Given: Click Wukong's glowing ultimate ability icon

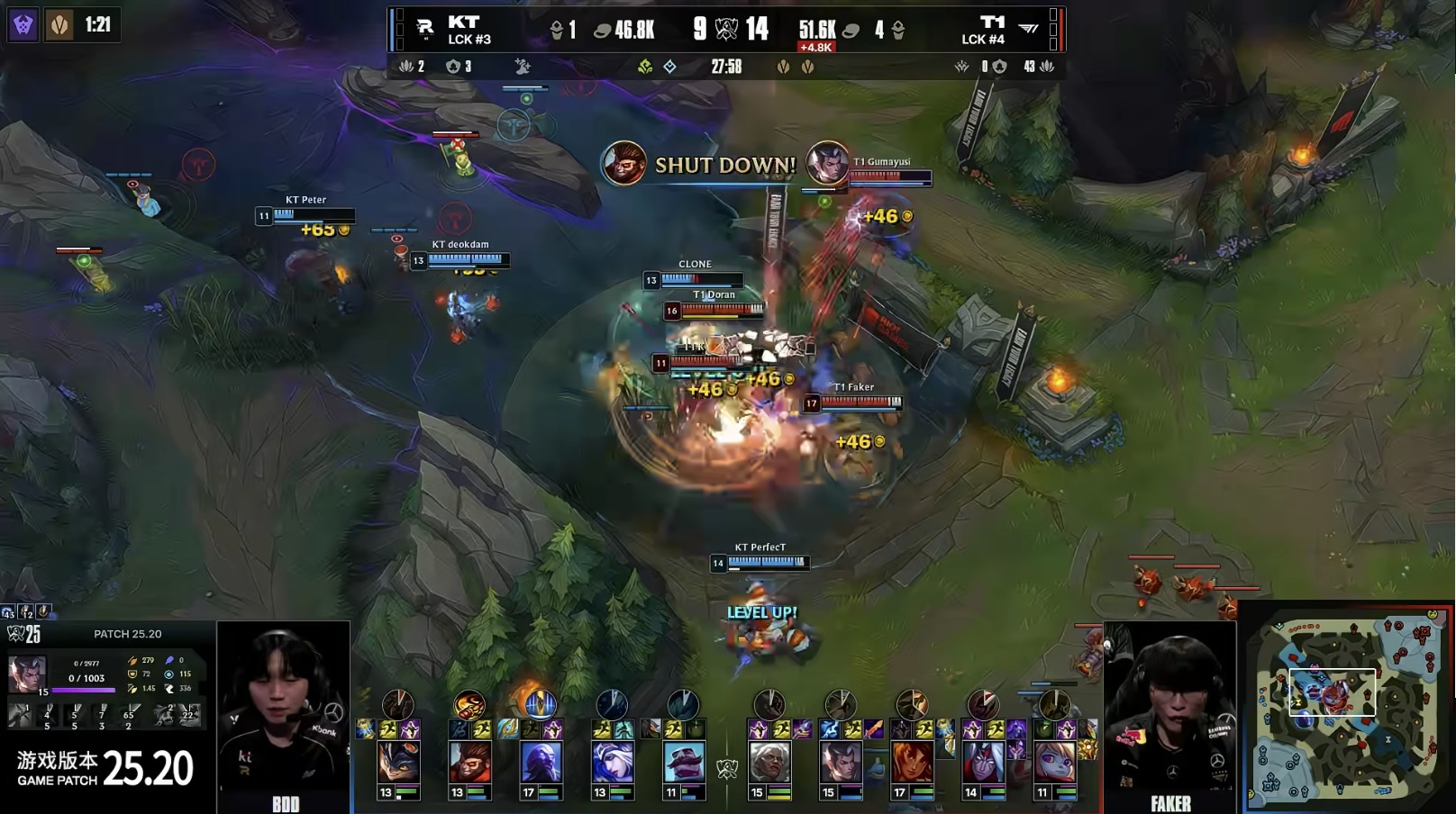Looking at the screenshot, I should (469, 704).
